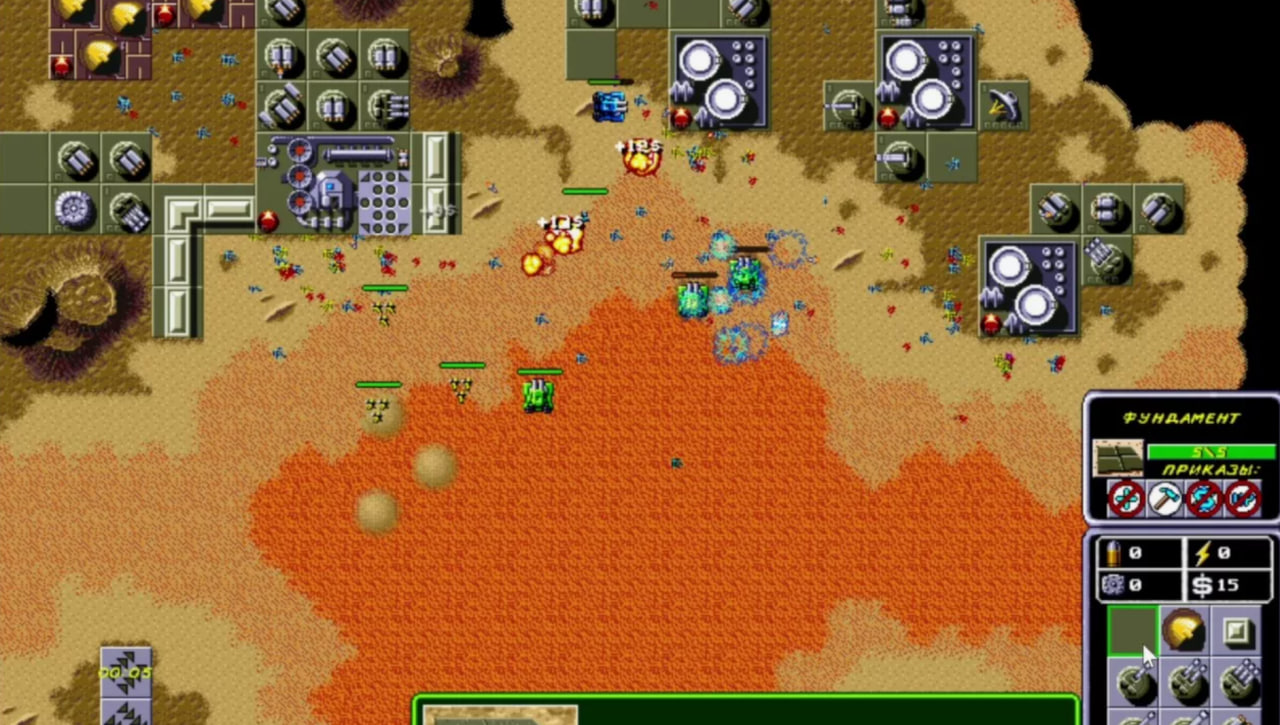Click the crossed-arrows order icon
Image resolution: width=1280 pixels, height=725 pixels.
point(1126,498)
